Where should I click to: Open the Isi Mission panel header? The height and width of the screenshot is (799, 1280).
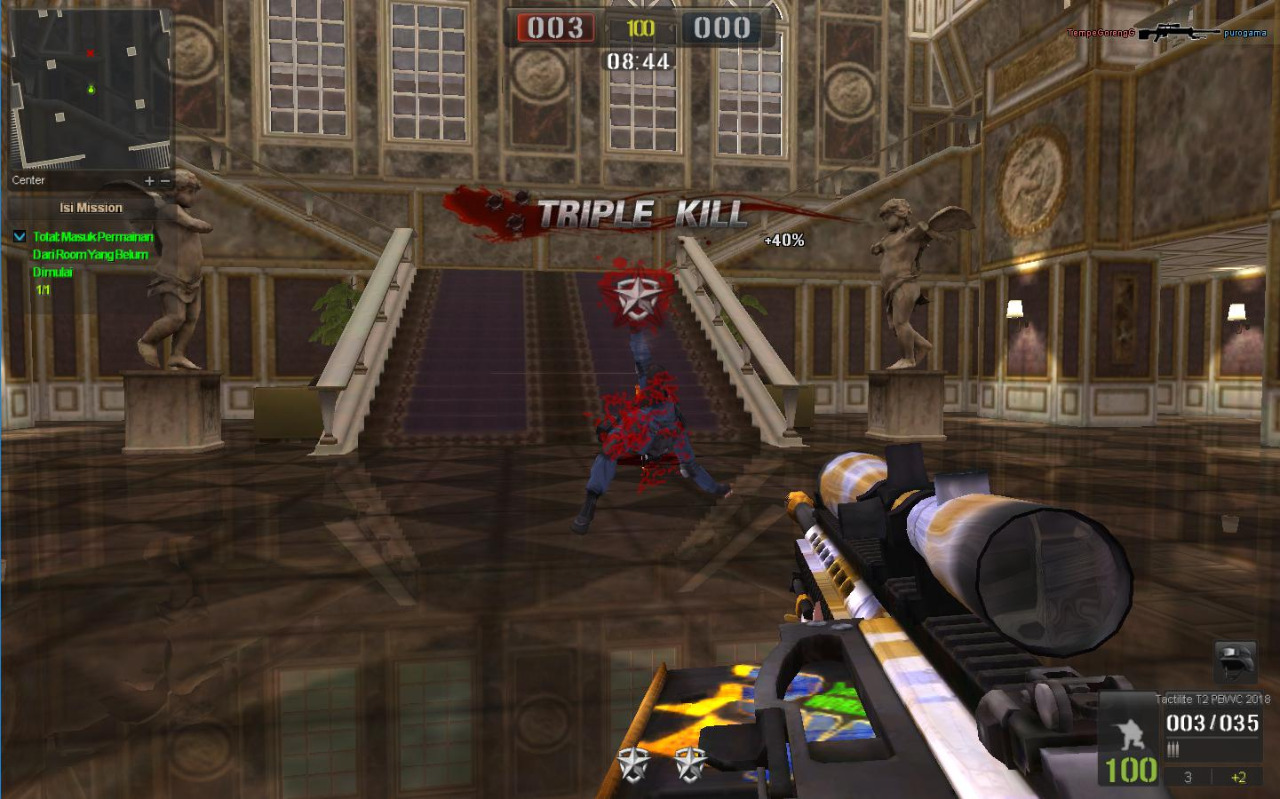click(x=91, y=208)
